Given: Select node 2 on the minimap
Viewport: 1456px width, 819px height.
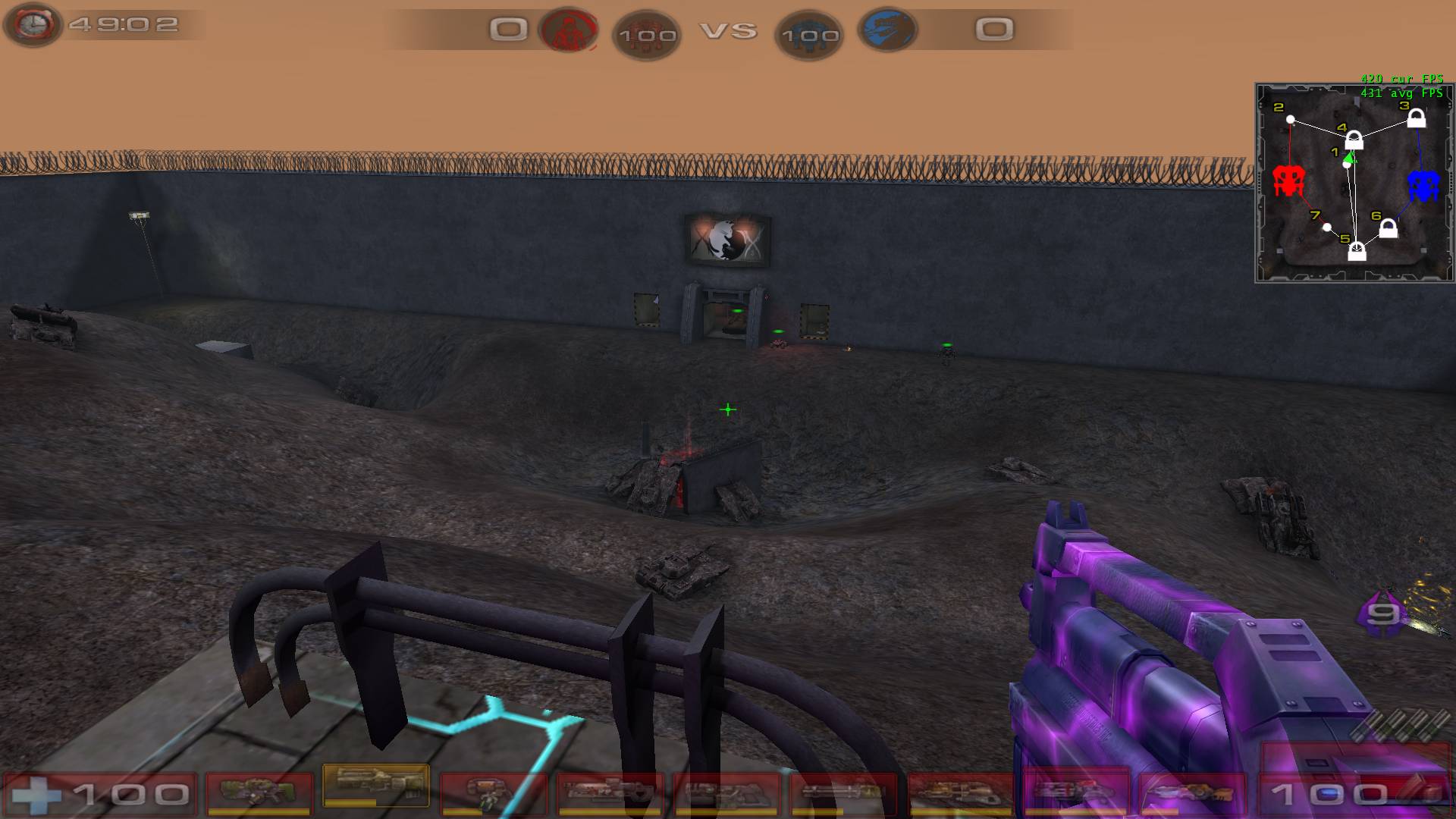Looking at the screenshot, I should click(x=1291, y=120).
